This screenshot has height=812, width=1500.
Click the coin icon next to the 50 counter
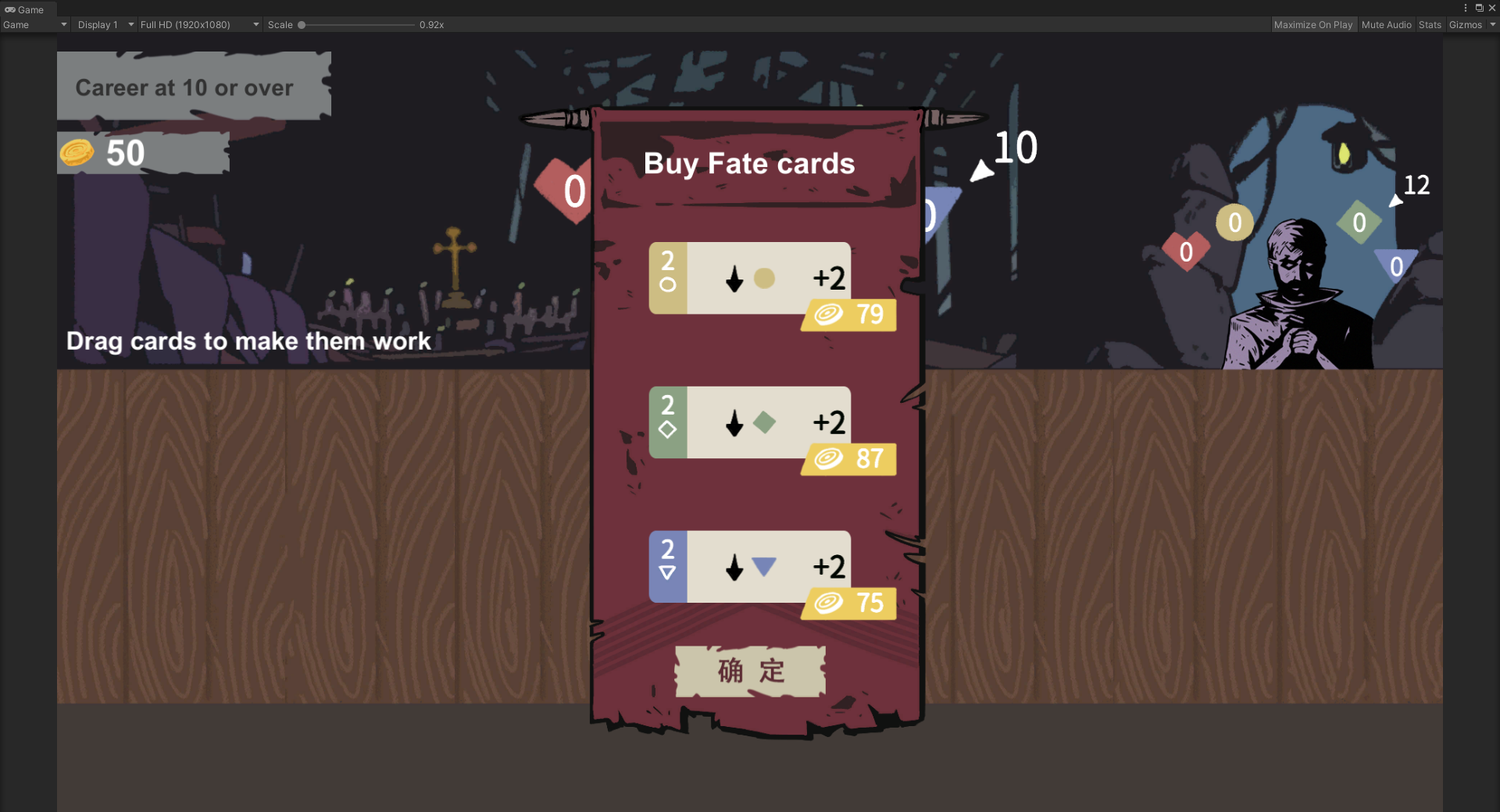tap(77, 153)
